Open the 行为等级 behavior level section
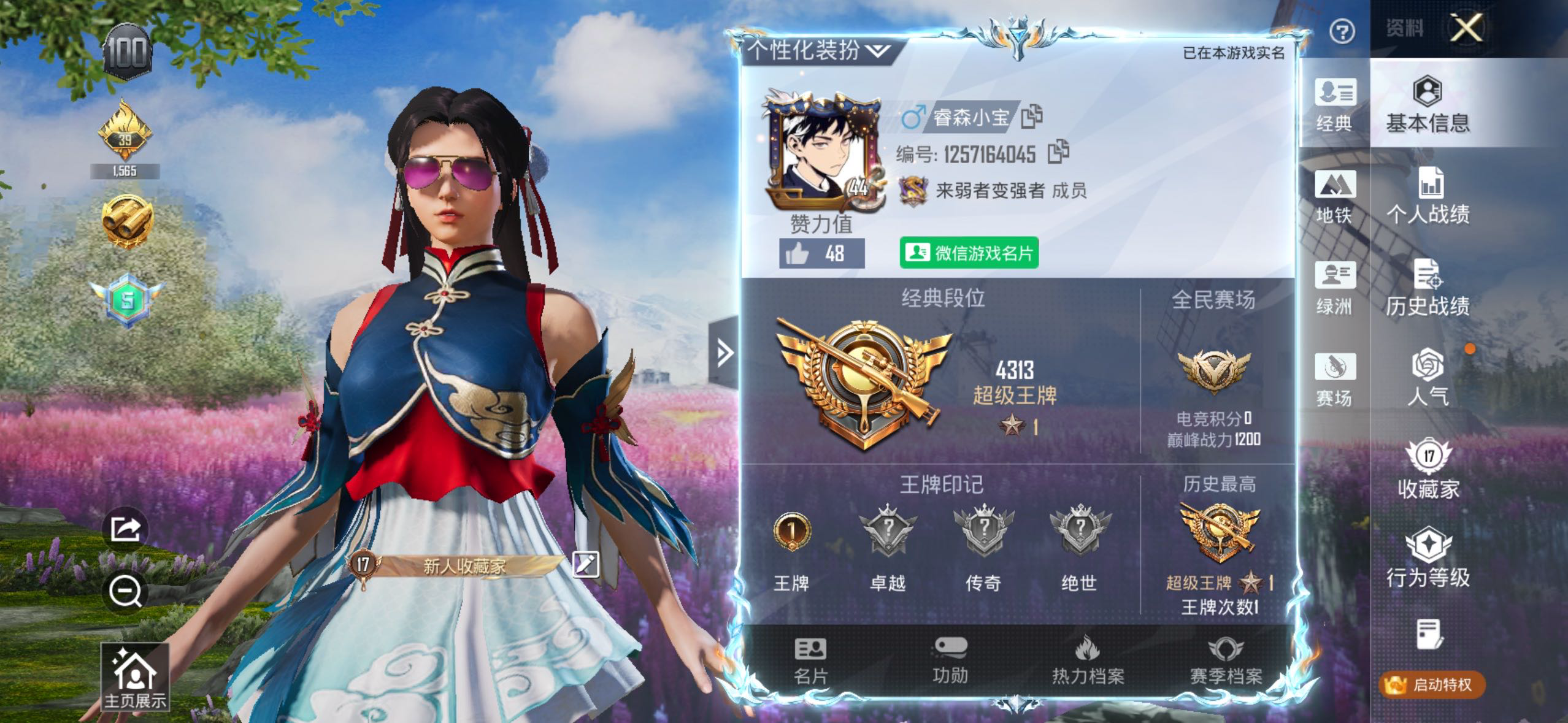The image size is (1568, 723). (x=1428, y=558)
